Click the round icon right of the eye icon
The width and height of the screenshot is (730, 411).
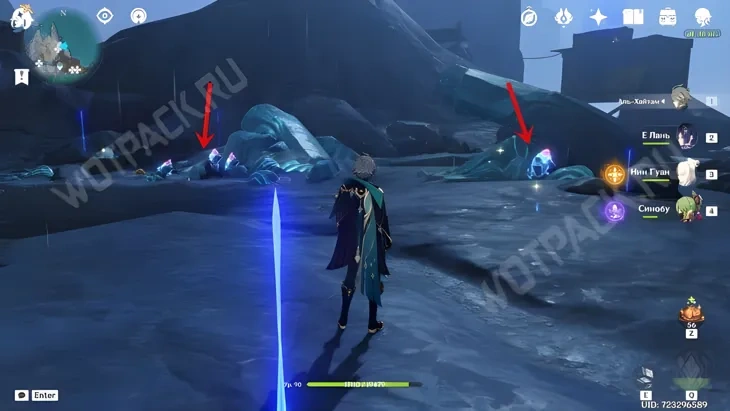point(138,16)
